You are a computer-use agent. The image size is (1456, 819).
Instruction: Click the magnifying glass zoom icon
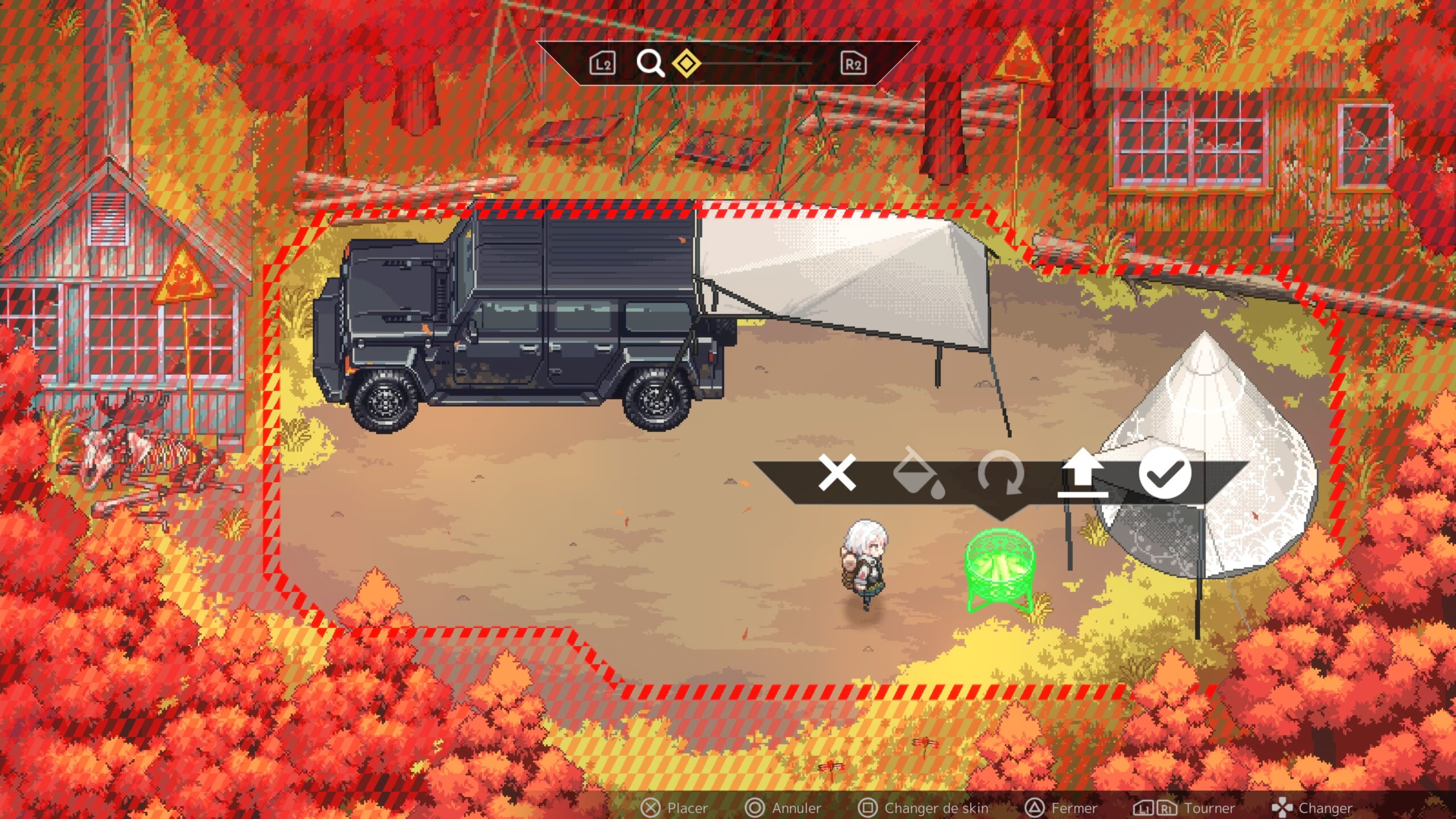(650, 63)
